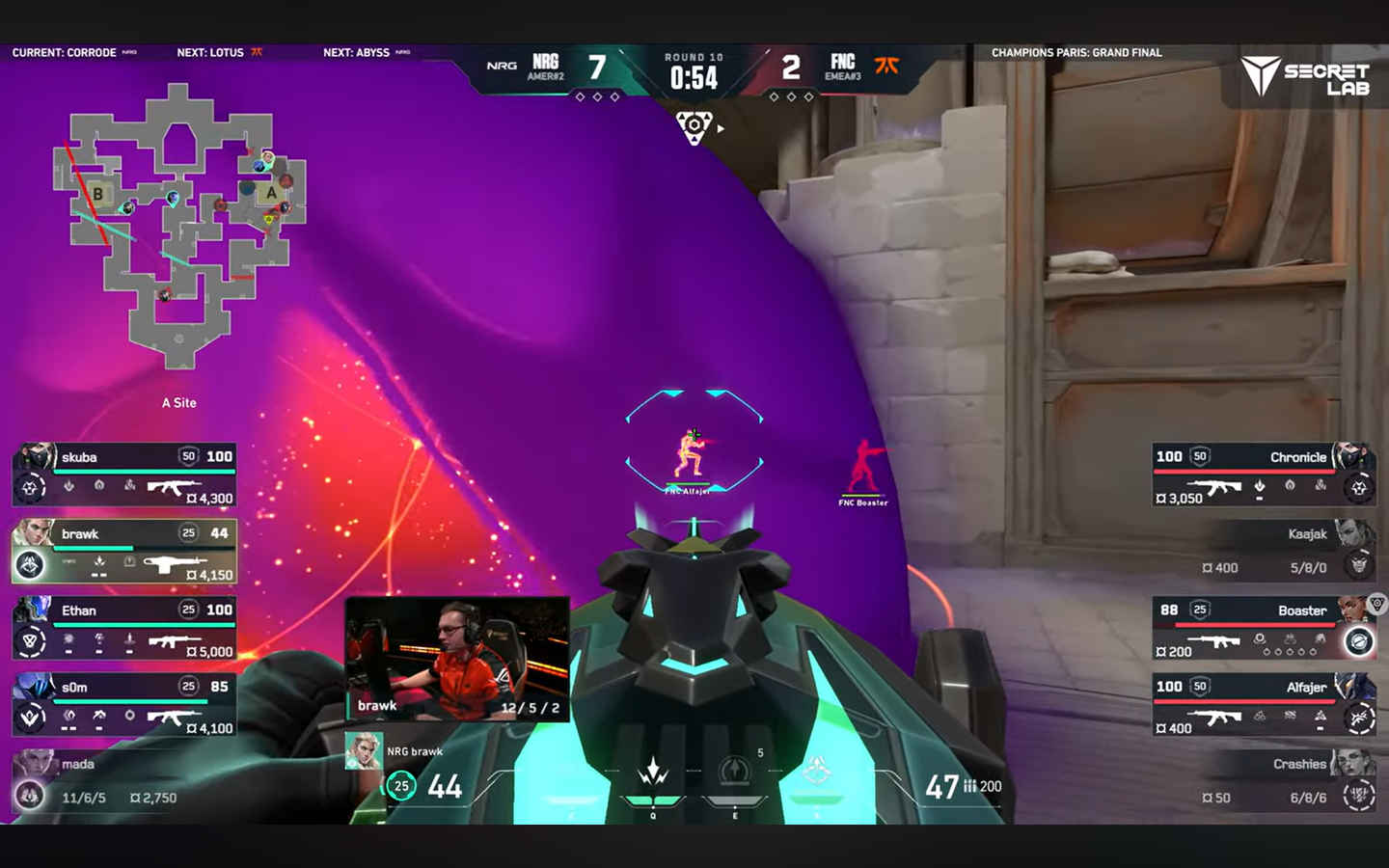Select mada's dead player row
The height and width of the screenshot is (868, 1389).
(x=124, y=780)
